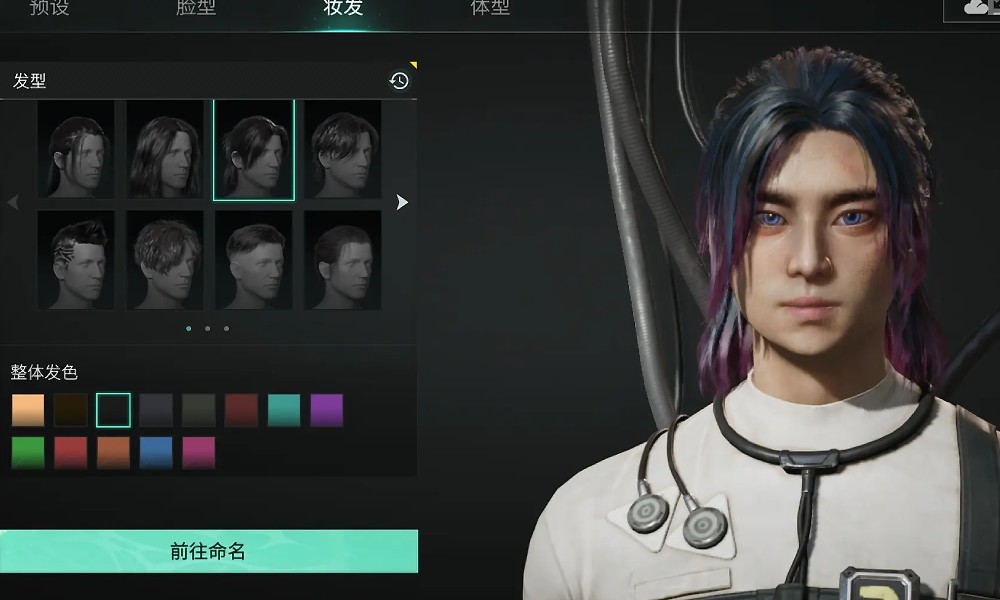The width and height of the screenshot is (1000, 600).
Task: Select the purple hair color swatch
Action: tap(326, 410)
